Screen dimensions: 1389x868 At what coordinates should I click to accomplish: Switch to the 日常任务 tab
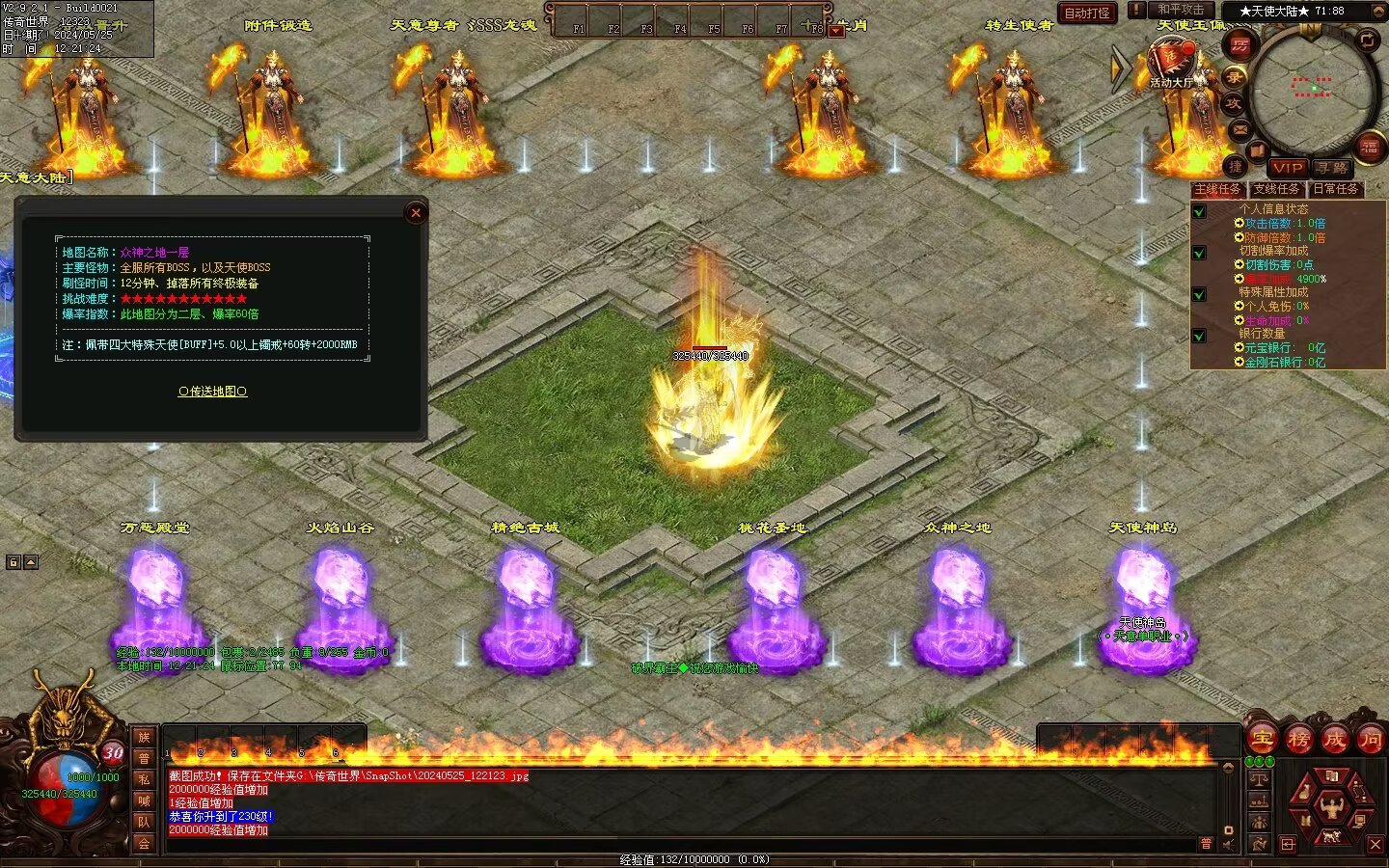pos(1336,189)
